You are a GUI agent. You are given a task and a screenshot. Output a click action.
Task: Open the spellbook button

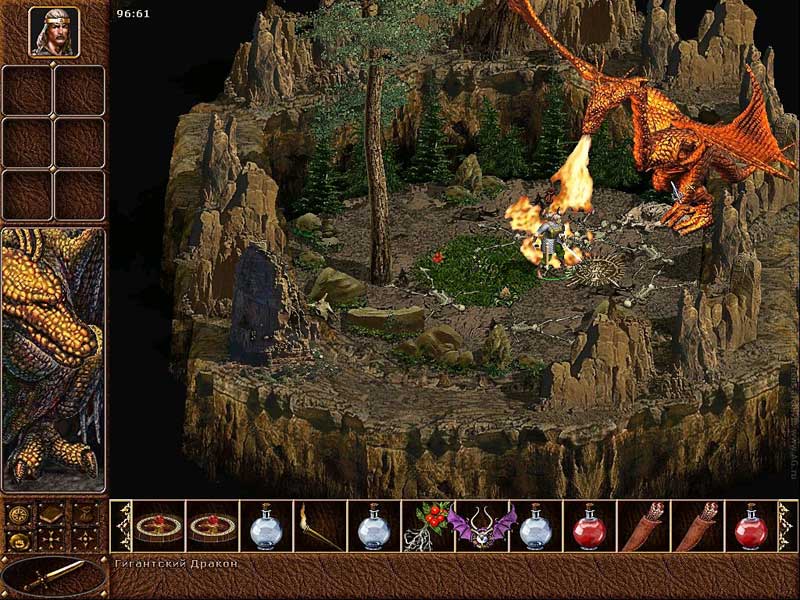pos(53,516)
